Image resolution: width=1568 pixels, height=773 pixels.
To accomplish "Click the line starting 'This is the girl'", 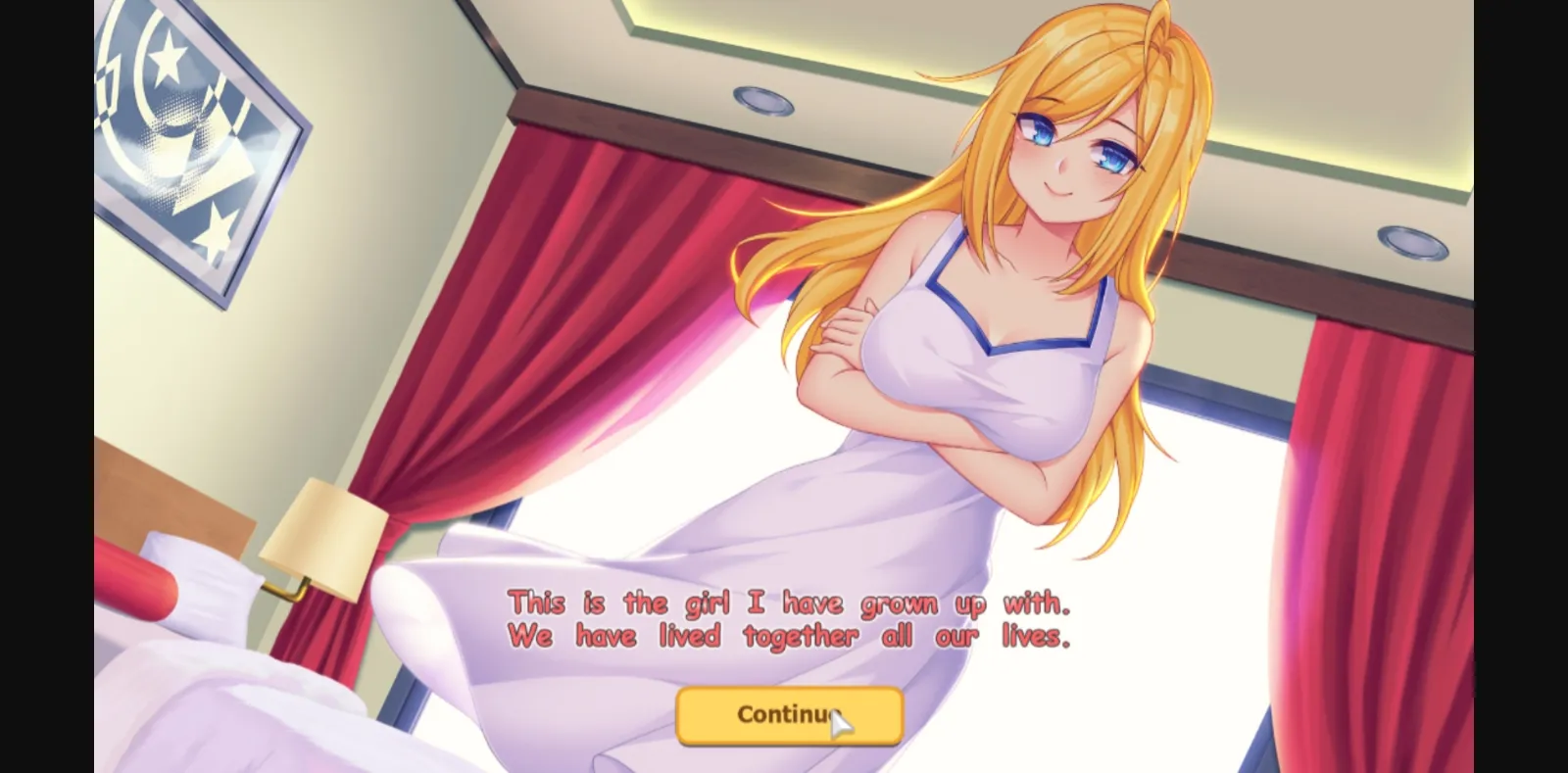I will (789, 603).
